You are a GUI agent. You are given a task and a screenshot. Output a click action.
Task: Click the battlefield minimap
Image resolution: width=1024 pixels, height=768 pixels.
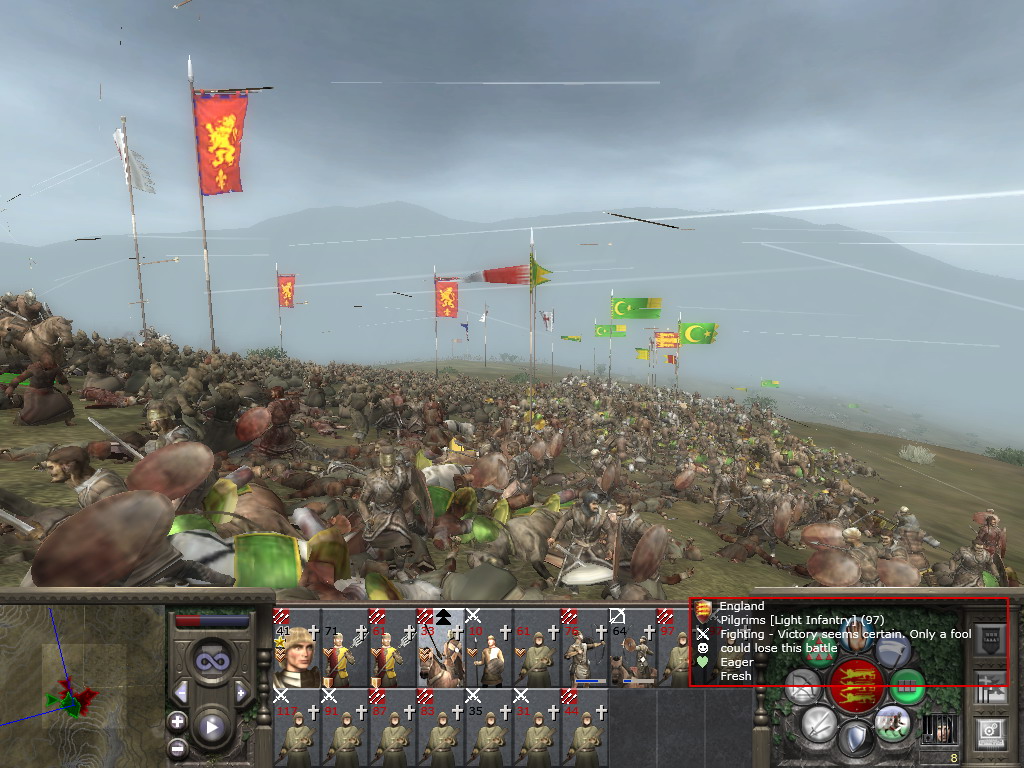pyautogui.click(x=82, y=684)
